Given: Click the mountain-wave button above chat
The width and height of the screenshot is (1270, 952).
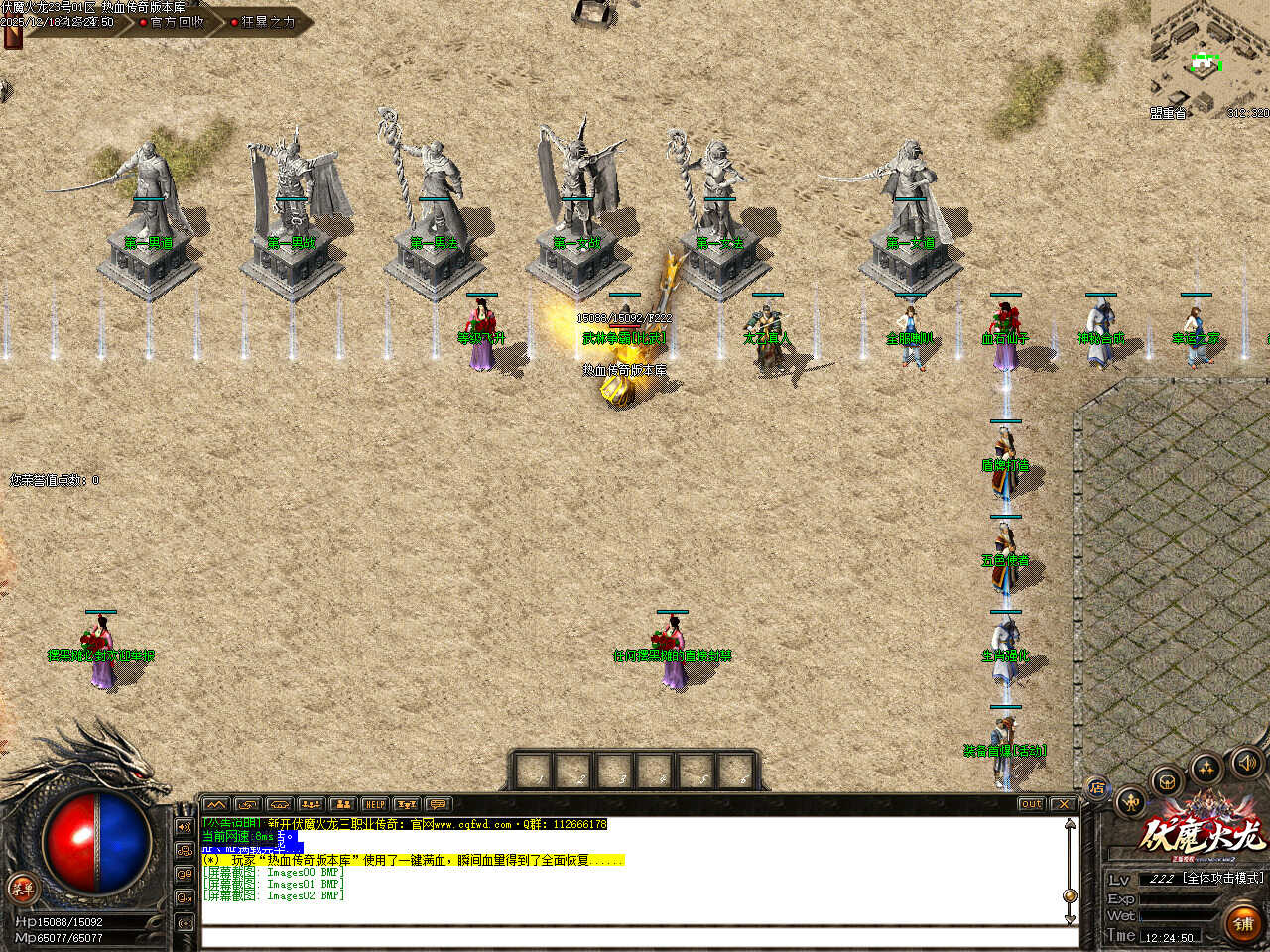Looking at the screenshot, I should pos(215,804).
